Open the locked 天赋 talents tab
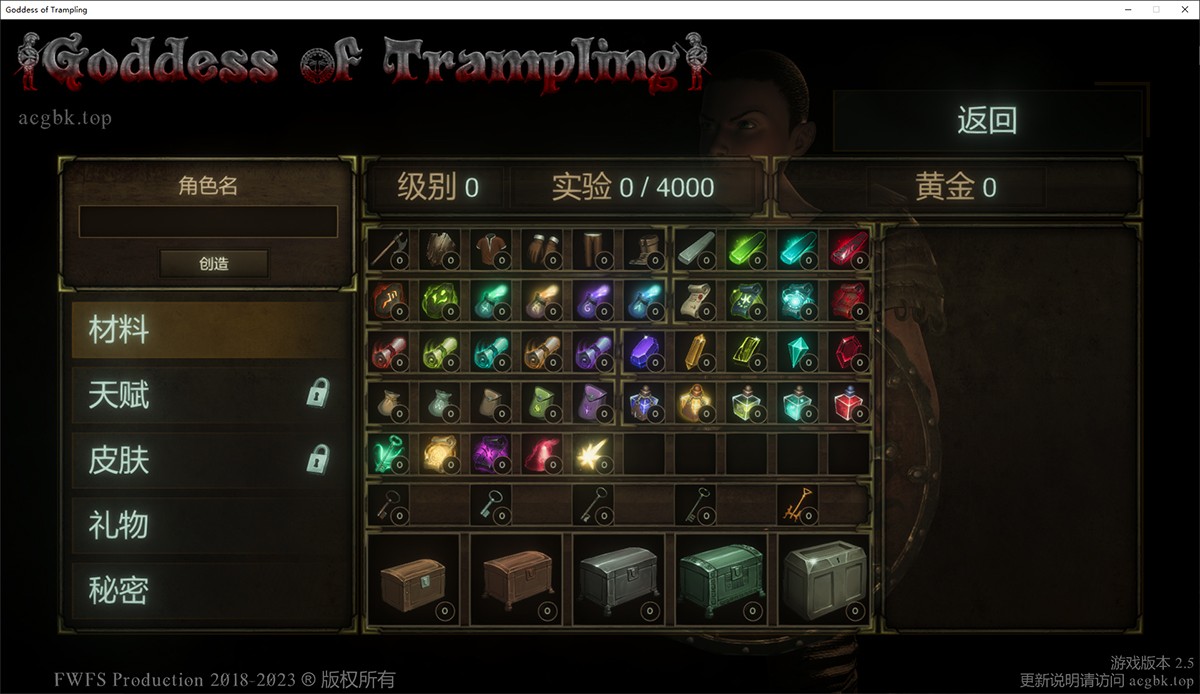The width and height of the screenshot is (1200, 694). tap(208, 395)
